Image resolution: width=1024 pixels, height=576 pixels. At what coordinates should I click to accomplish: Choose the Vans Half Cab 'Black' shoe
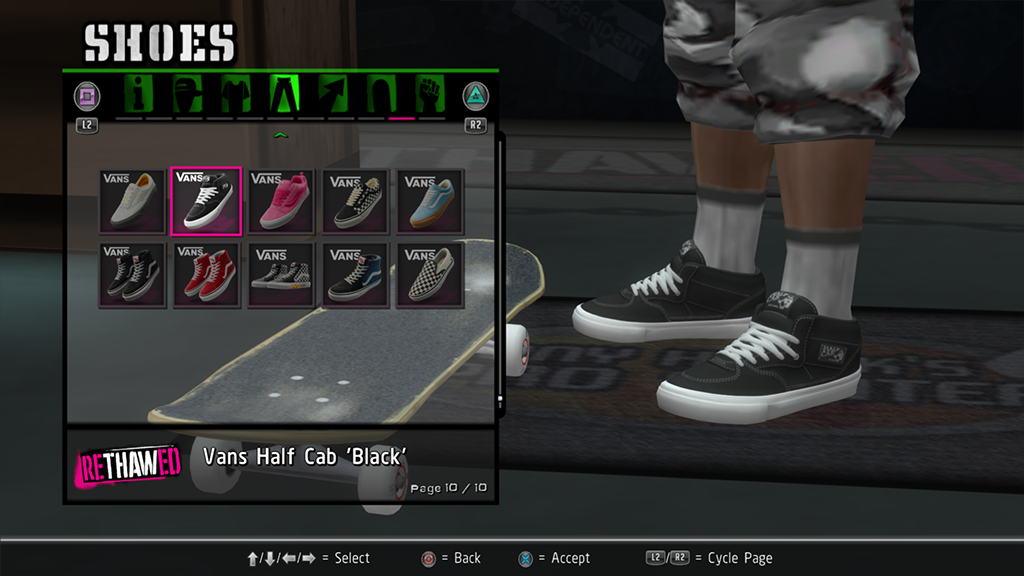pyautogui.click(x=206, y=201)
